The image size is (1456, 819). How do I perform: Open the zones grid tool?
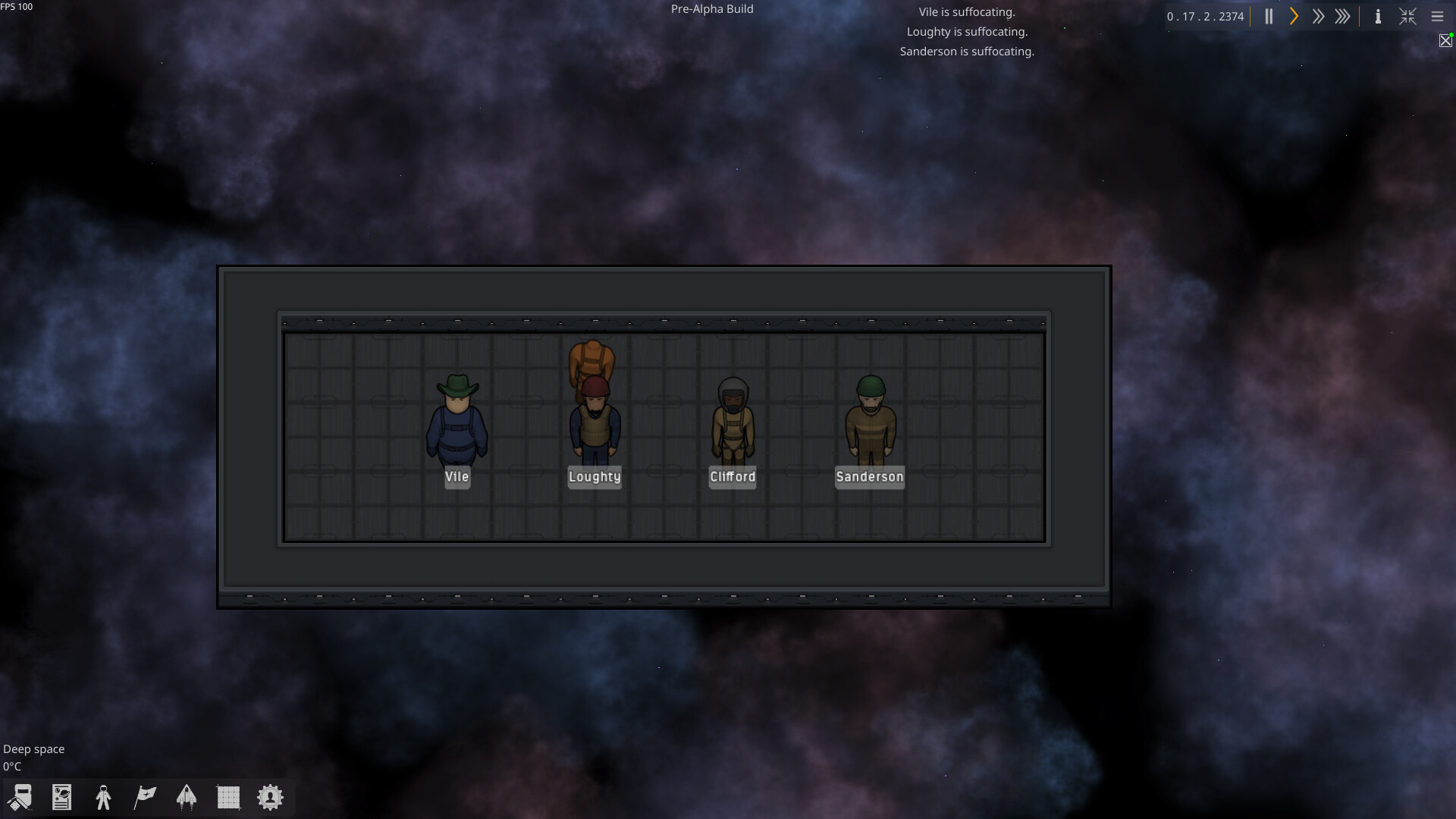pos(228,797)
